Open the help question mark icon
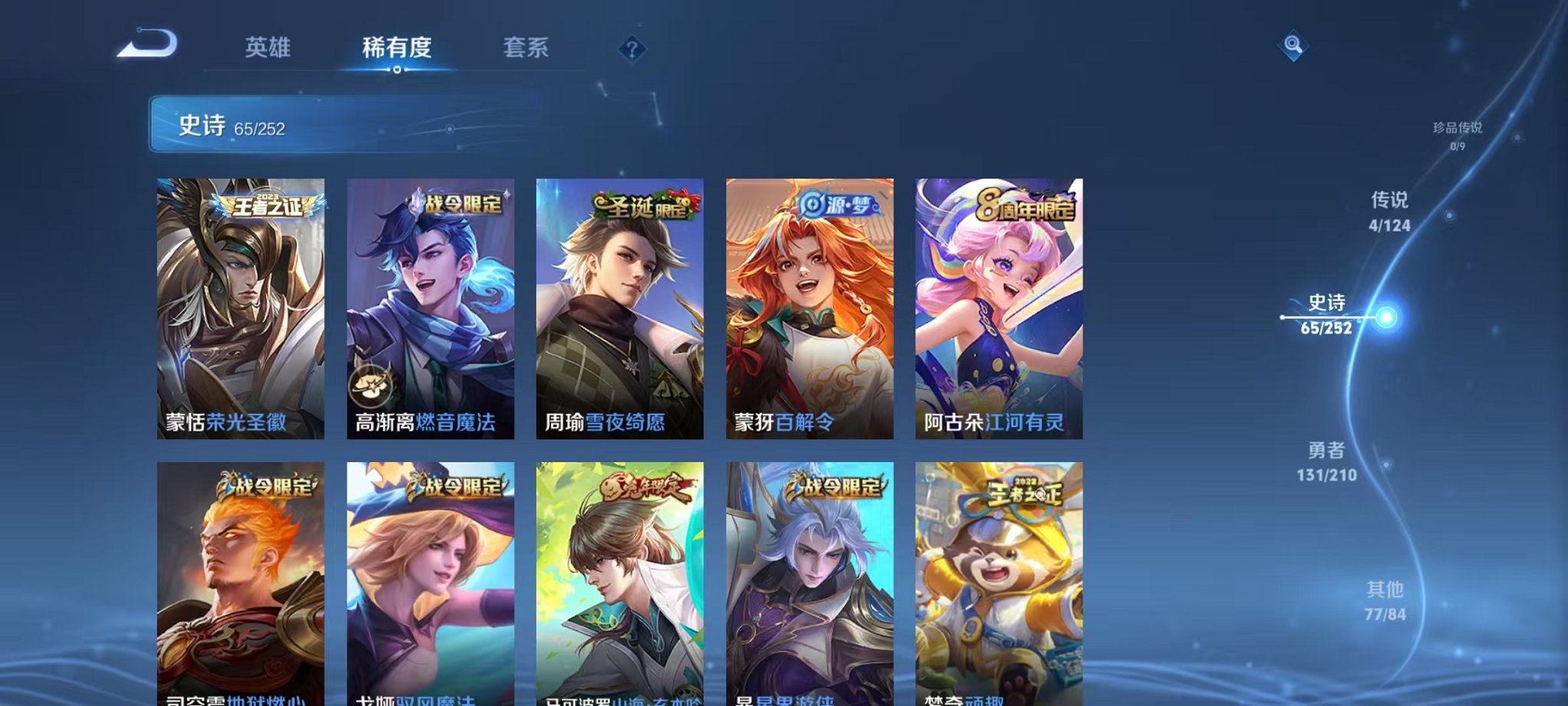 [x=632, y=50]
